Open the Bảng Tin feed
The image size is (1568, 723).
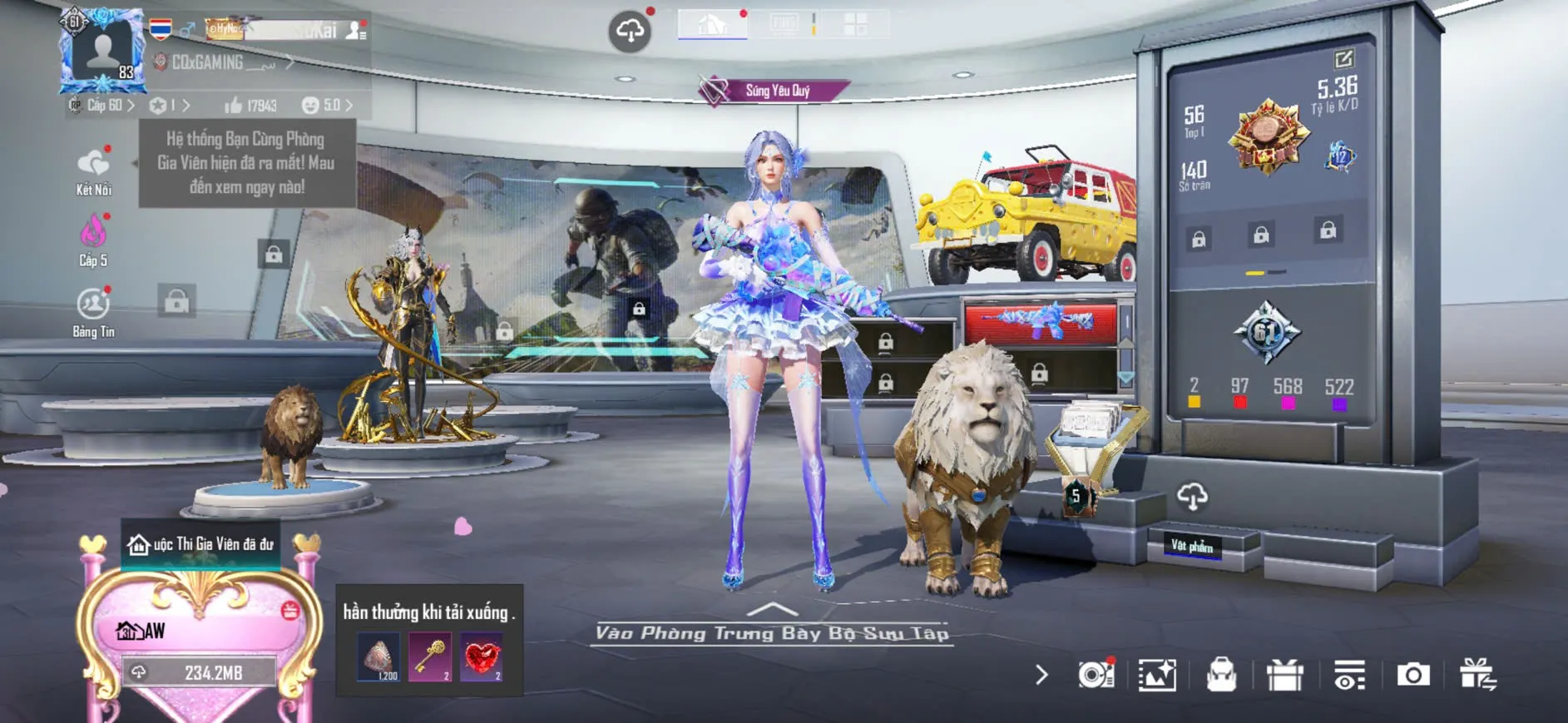point(93,305)
